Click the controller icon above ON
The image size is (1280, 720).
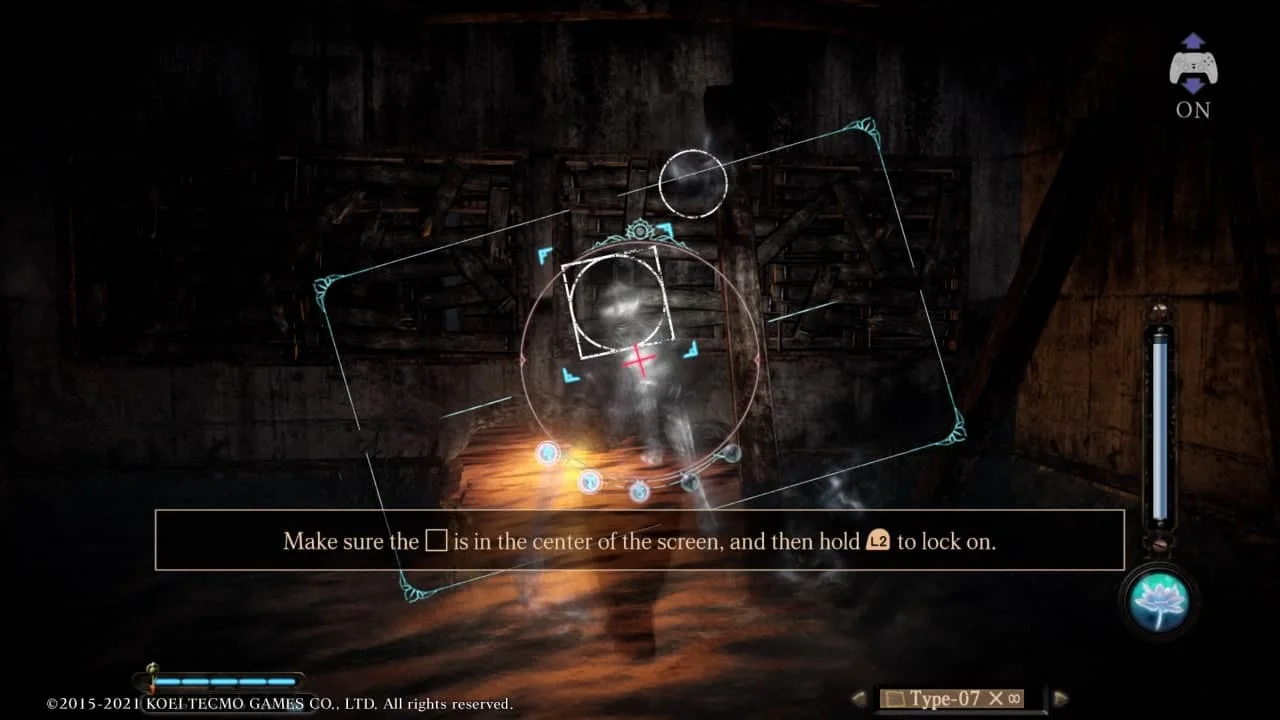point(1192,67)
